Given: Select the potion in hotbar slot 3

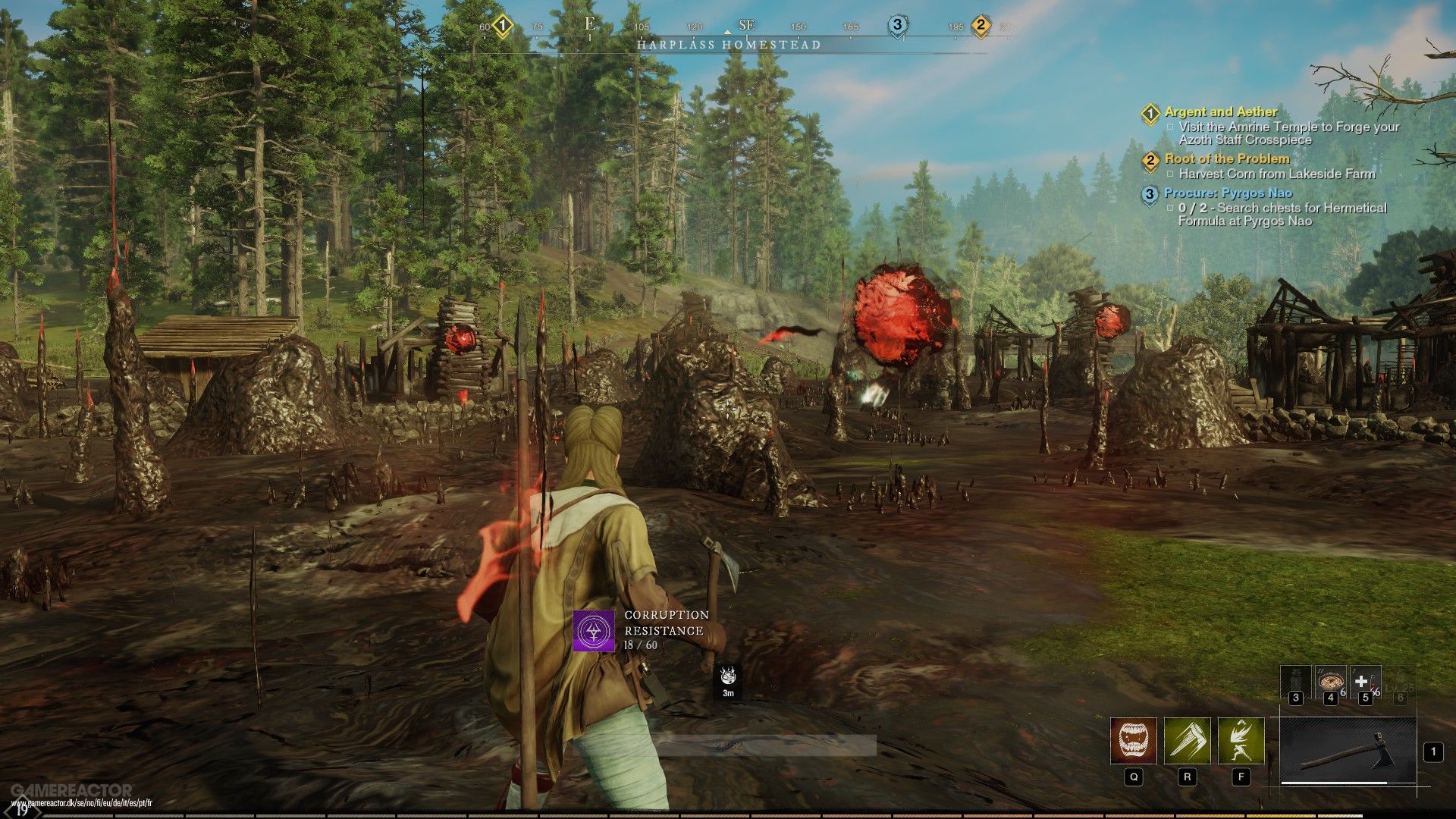Looking at the screenshot, I should [1296, 682].
